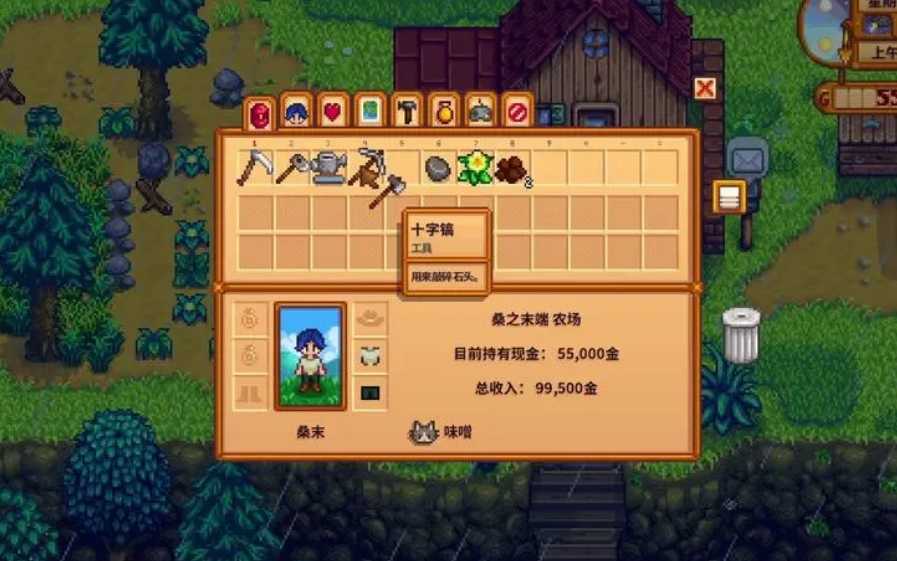This screenshot has width=897, height=561.
Task: Close the menu with the red X
Action: pyautogui.click(x=705, y=88)
